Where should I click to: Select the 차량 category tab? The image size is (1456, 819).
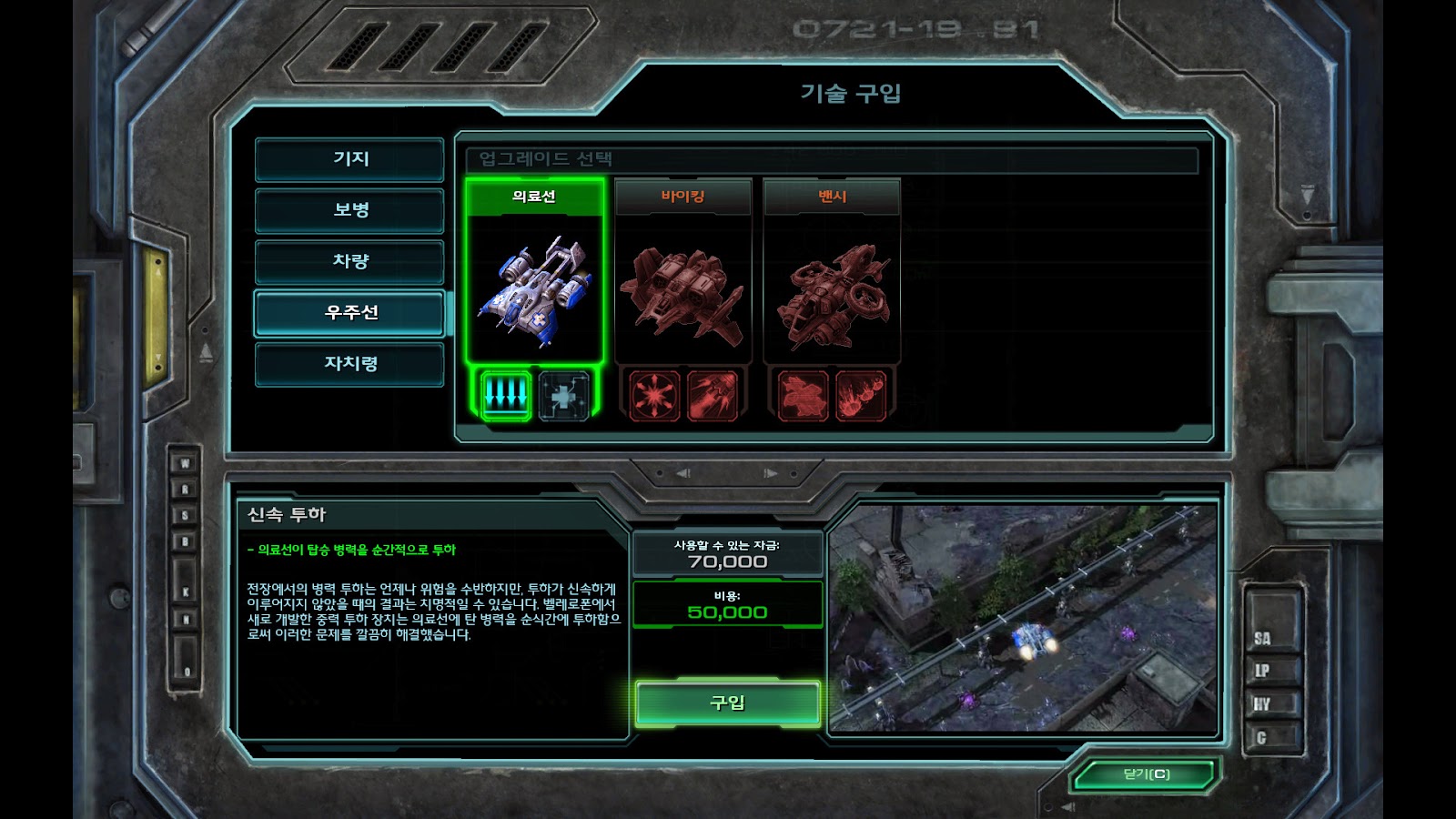(350, 261)
